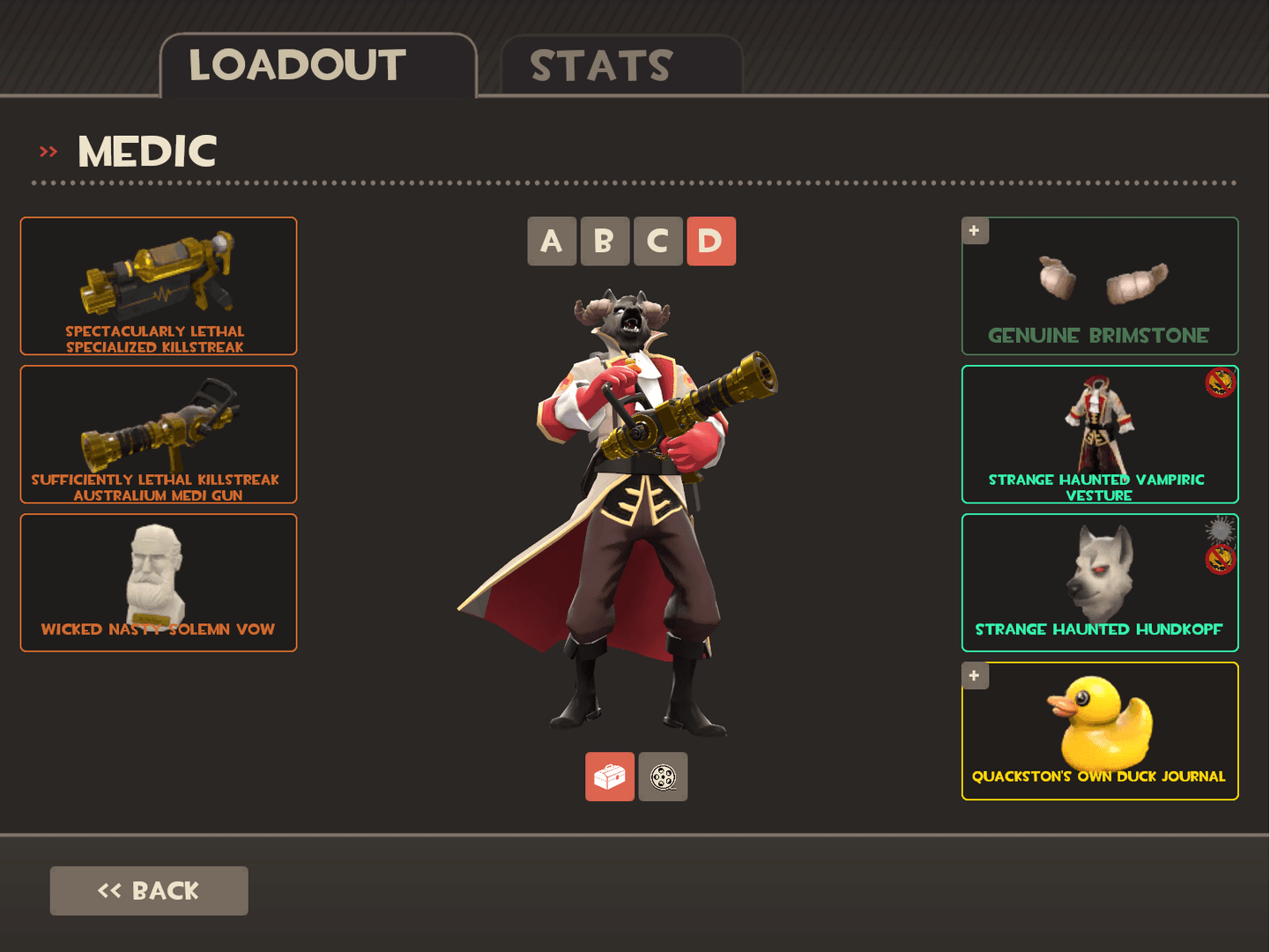The image size is (1270, 952).
Task: Select loadout preset B
Action: pyautogui.click(x=605, y=242)
